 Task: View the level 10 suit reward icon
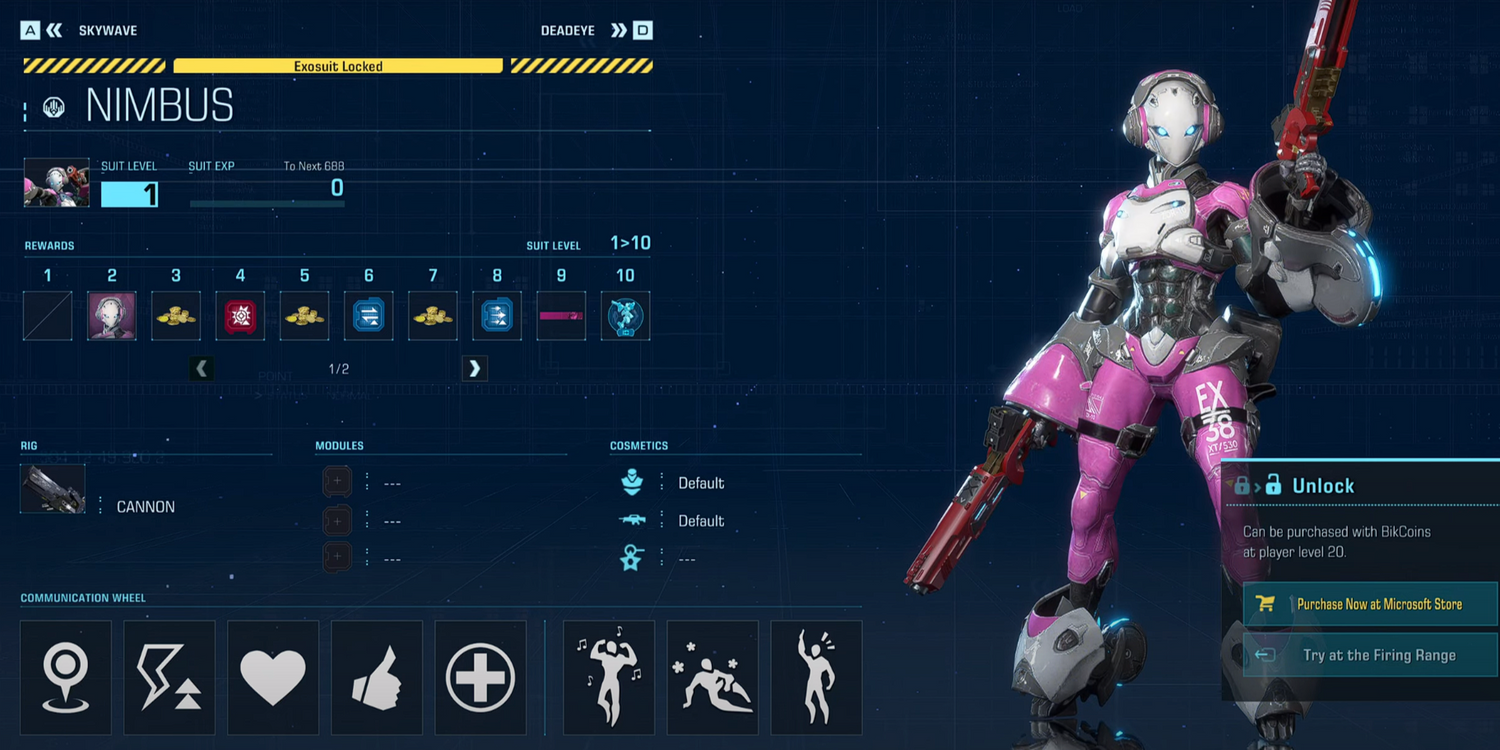click(x=625, y=316)
